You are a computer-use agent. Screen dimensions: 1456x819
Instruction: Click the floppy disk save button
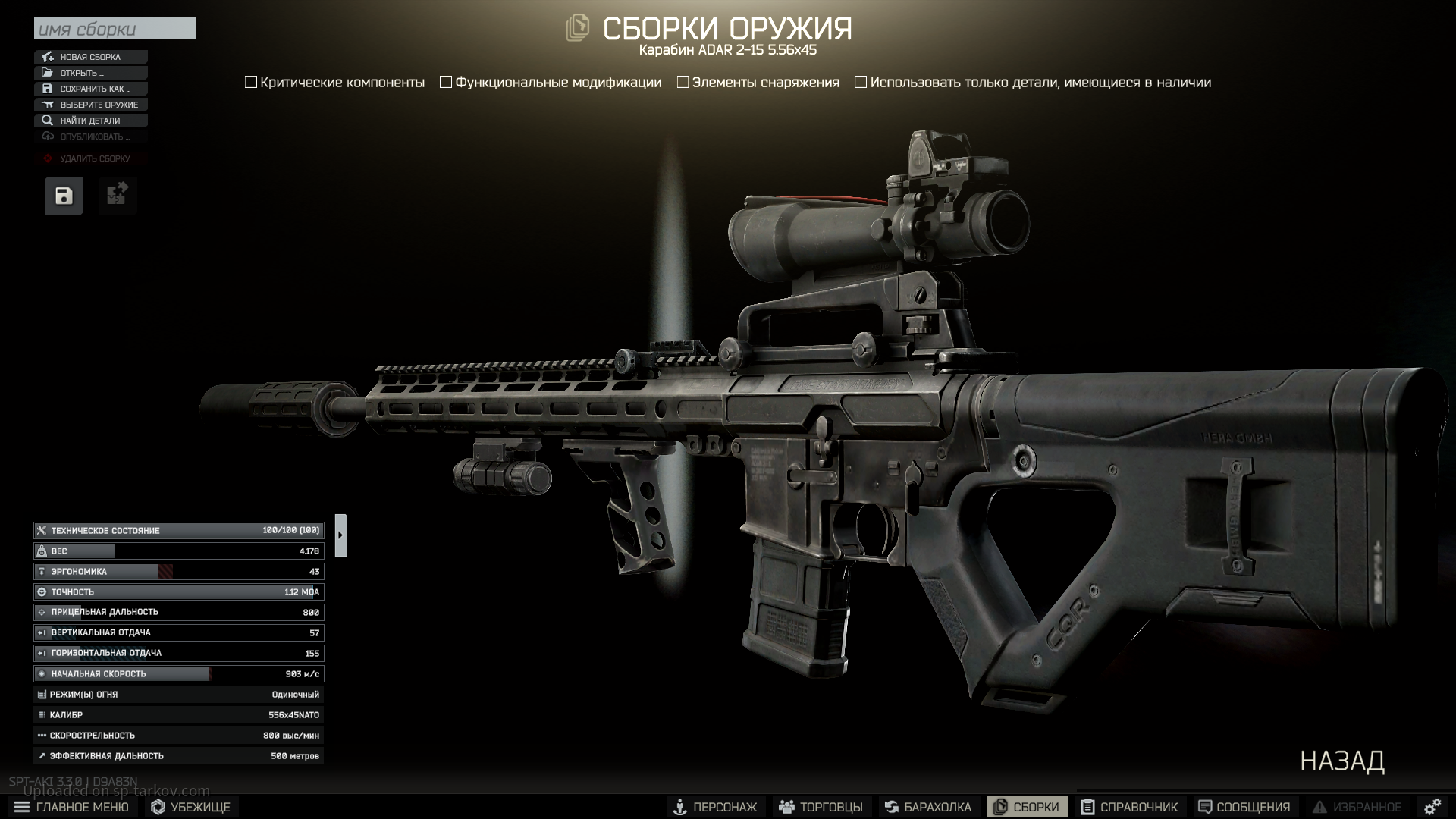(64, 196)
